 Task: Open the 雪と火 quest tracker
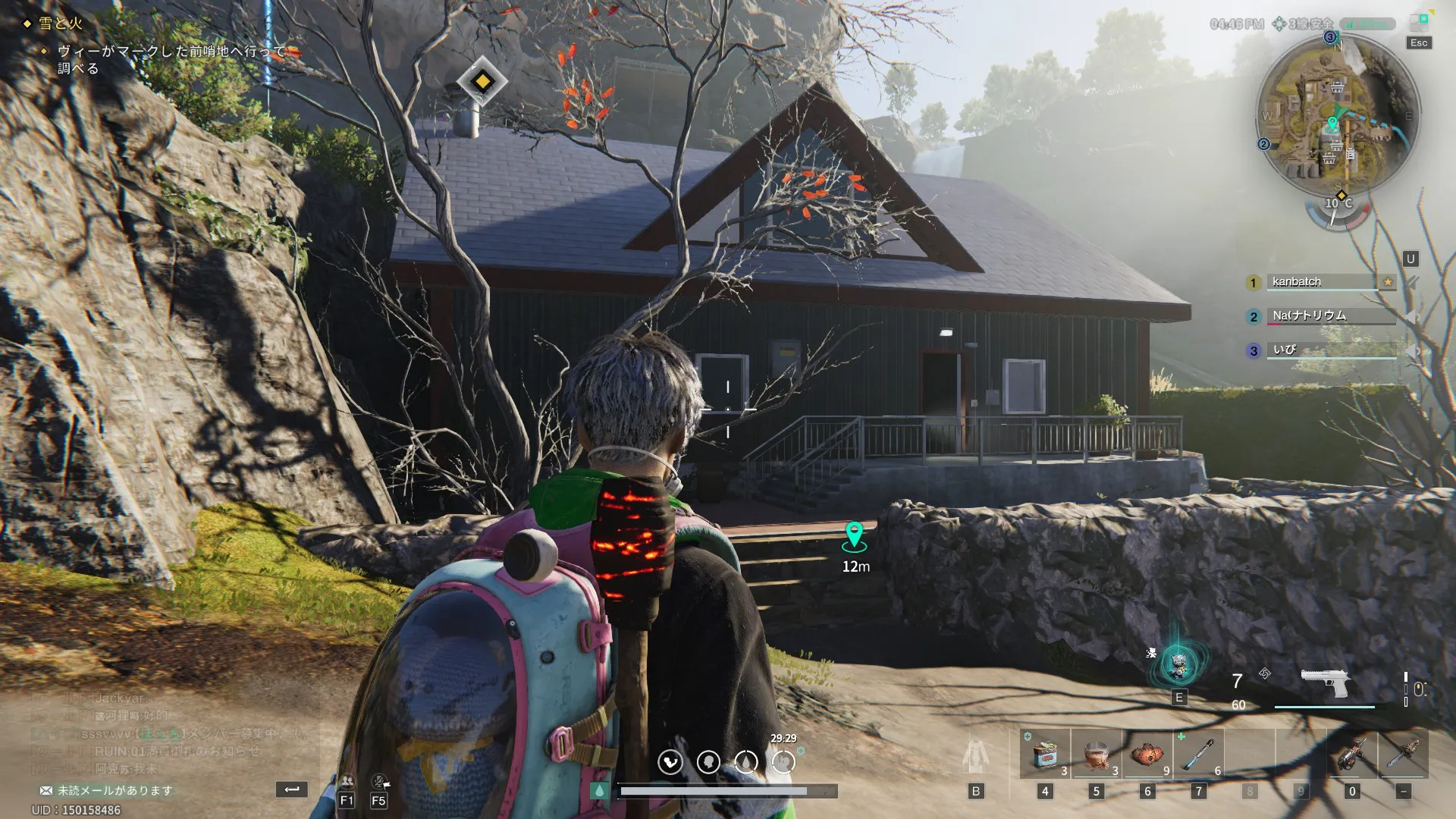61,24
